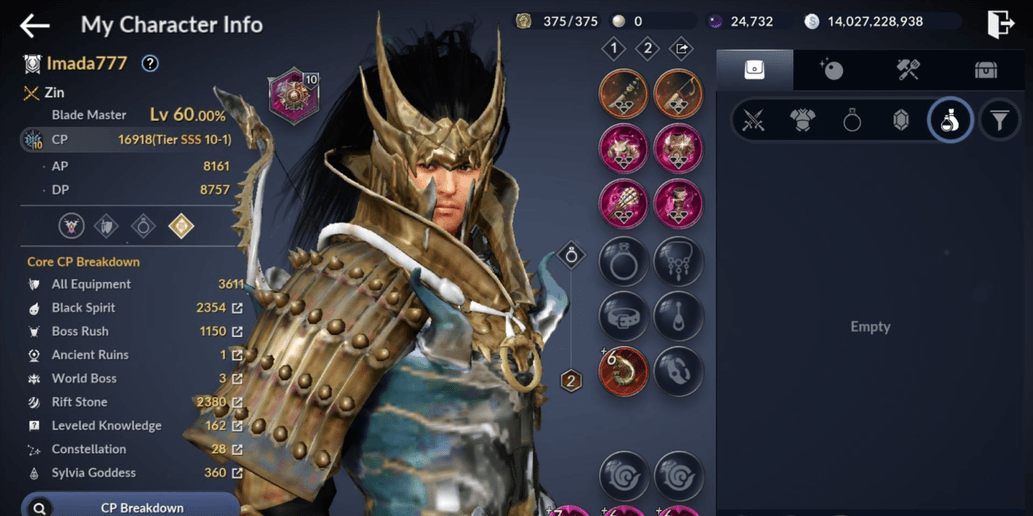The width and height of the screenshot is (1033, 516).
Task: Switch to the hammer and spatula crafting tab
Action: [908, 69]
